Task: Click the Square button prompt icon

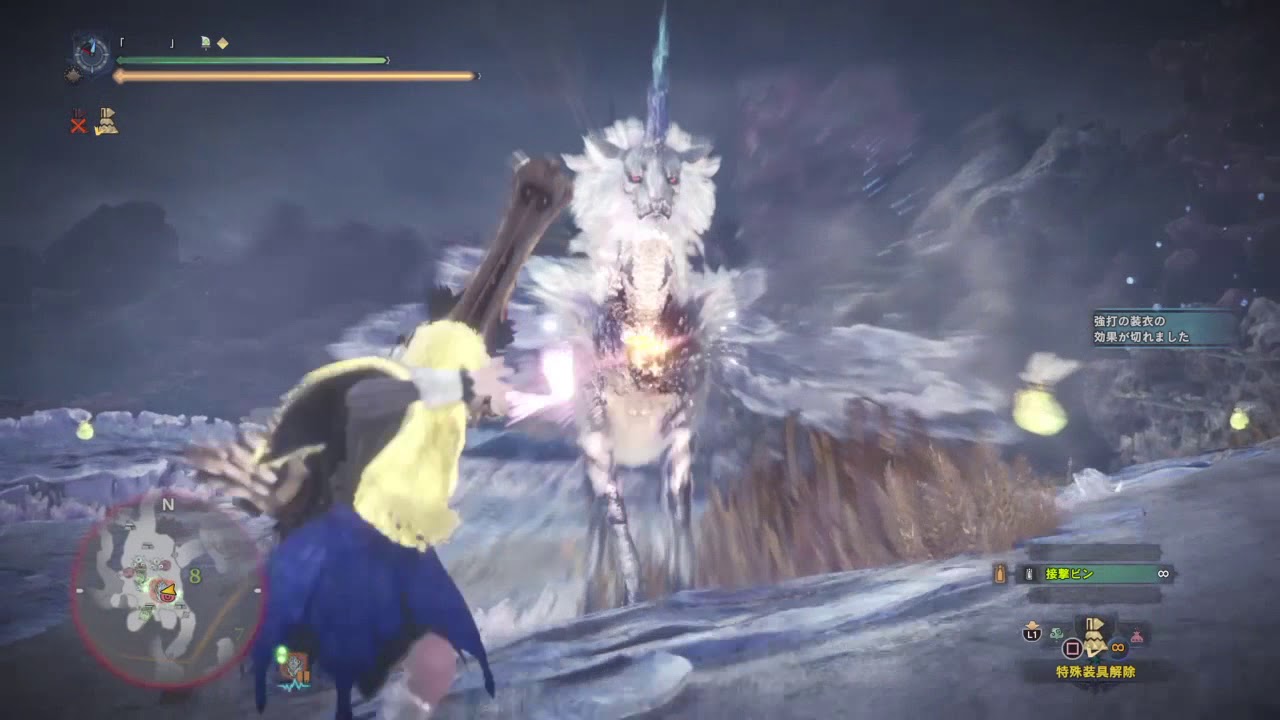Action: tap(1073, 648)
